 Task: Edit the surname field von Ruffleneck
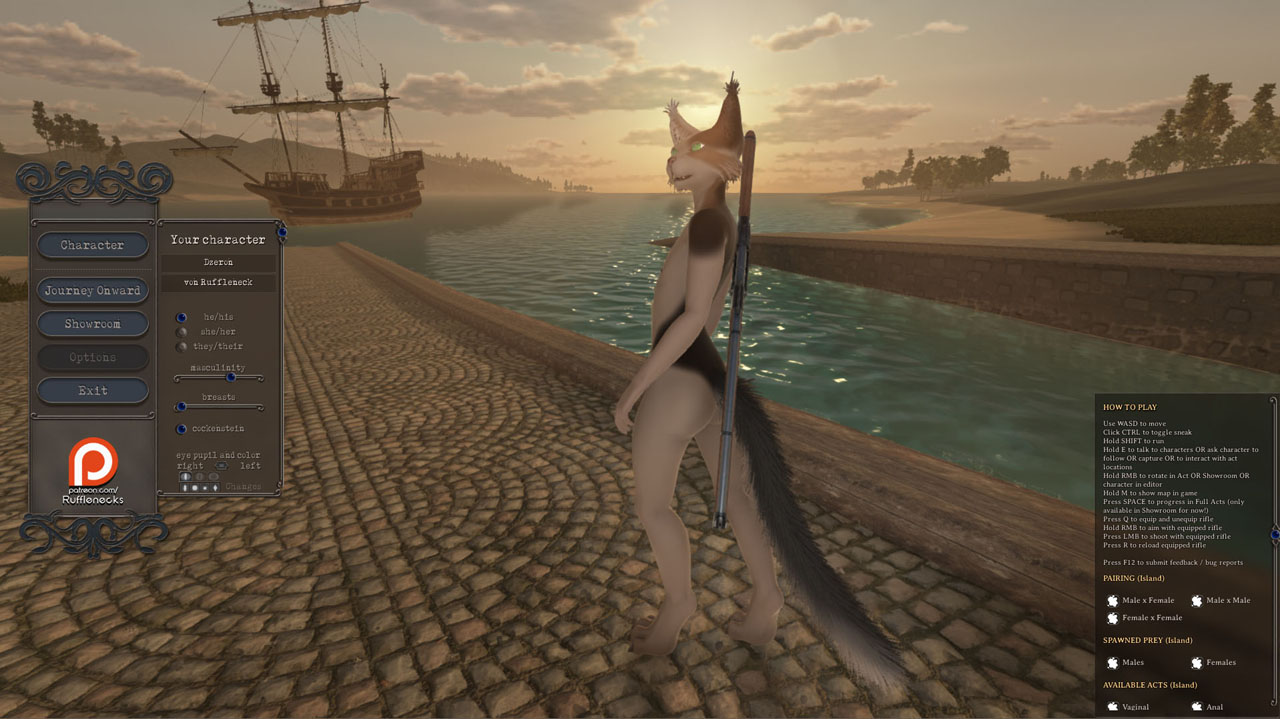click(218, 283)
